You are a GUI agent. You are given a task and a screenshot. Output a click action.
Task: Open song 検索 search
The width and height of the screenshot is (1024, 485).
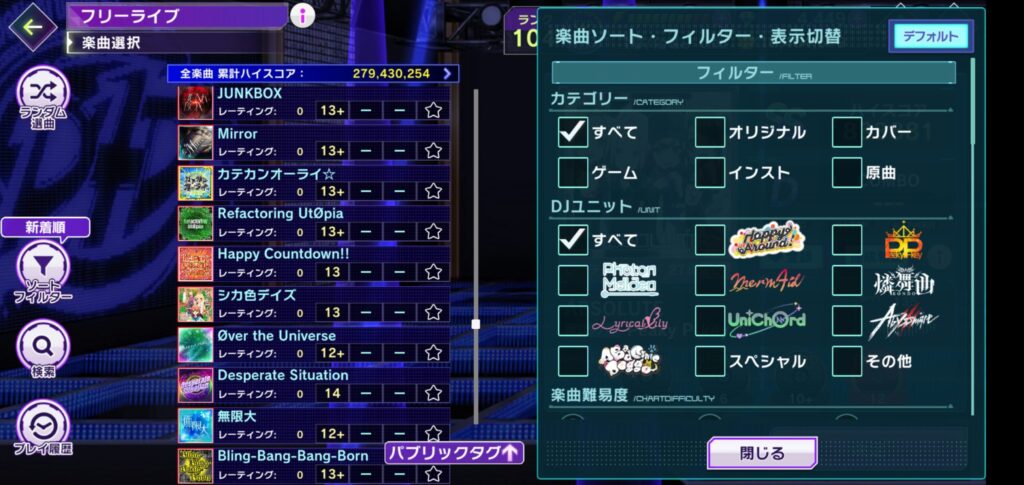[43, 350]
